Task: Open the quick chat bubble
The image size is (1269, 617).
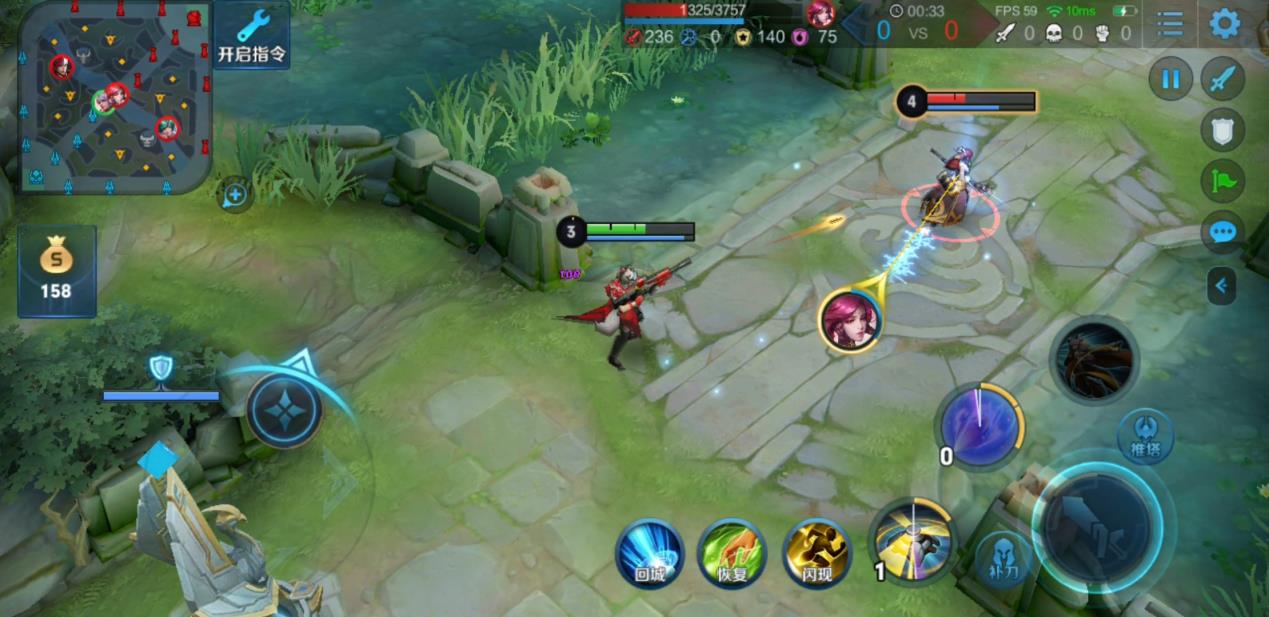Action: [x=1222, y=233]
